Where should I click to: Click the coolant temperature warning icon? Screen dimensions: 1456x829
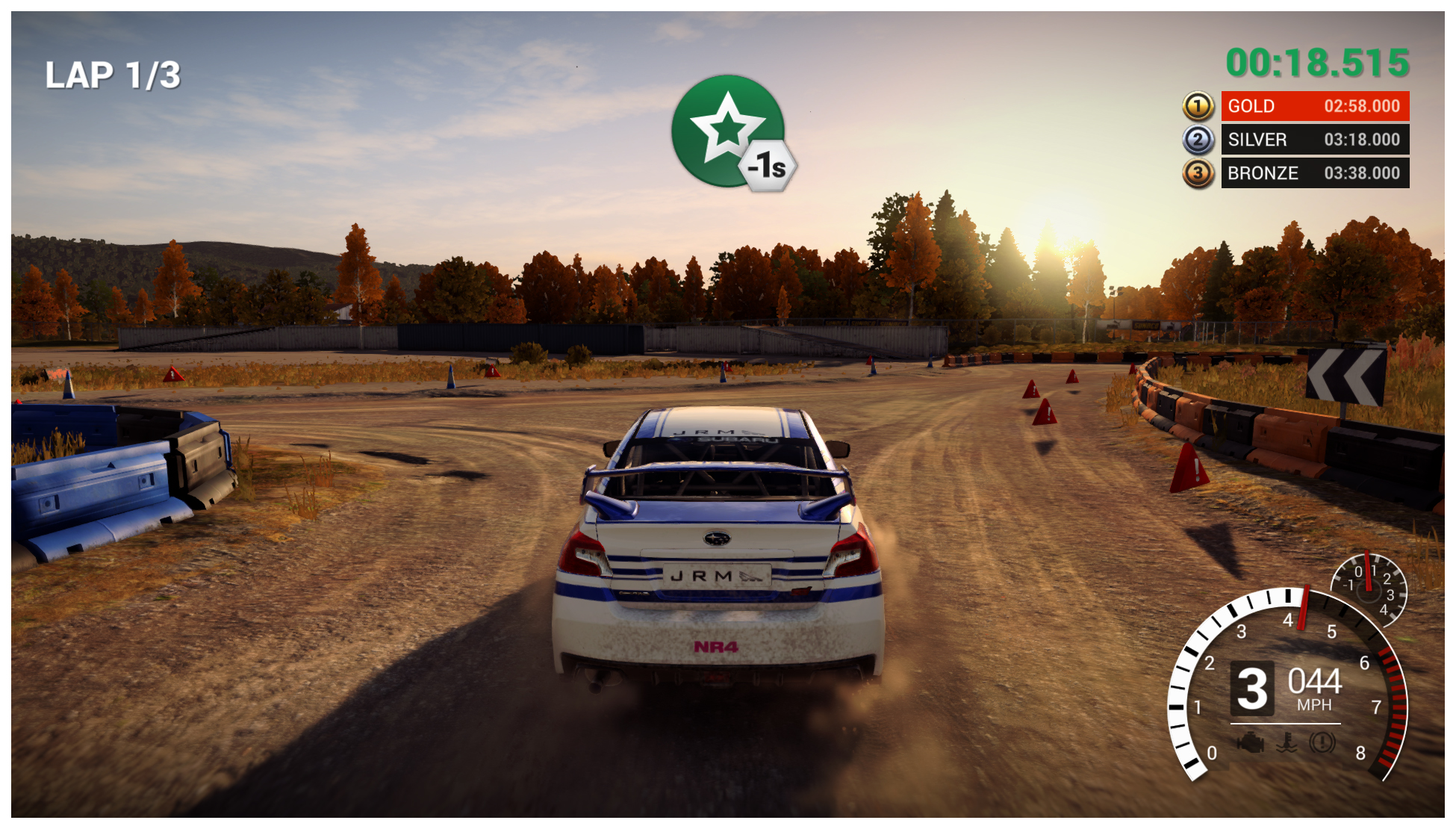click(1287, 742)
